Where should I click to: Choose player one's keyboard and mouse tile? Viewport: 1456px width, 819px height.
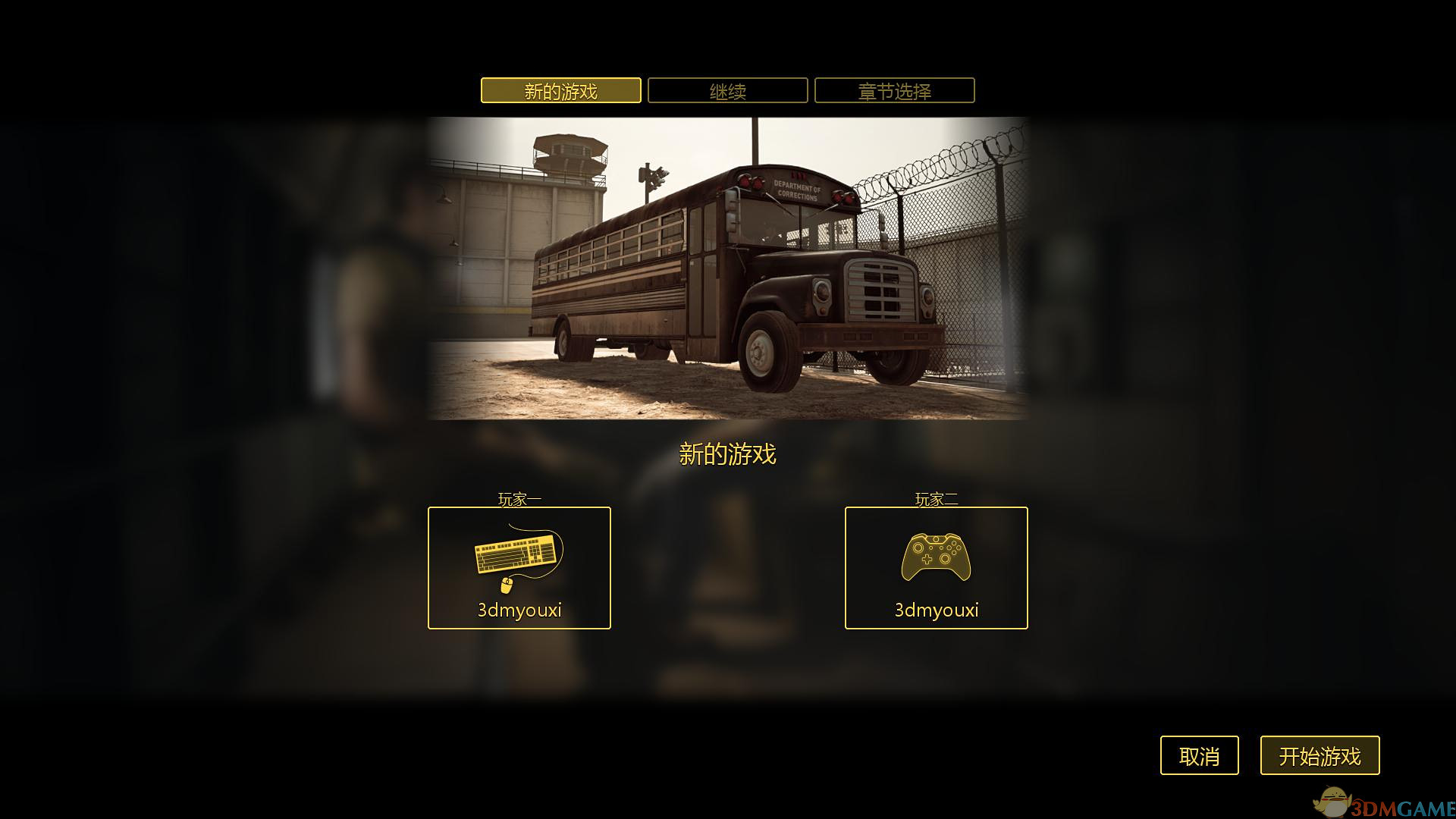coord(519,568)
